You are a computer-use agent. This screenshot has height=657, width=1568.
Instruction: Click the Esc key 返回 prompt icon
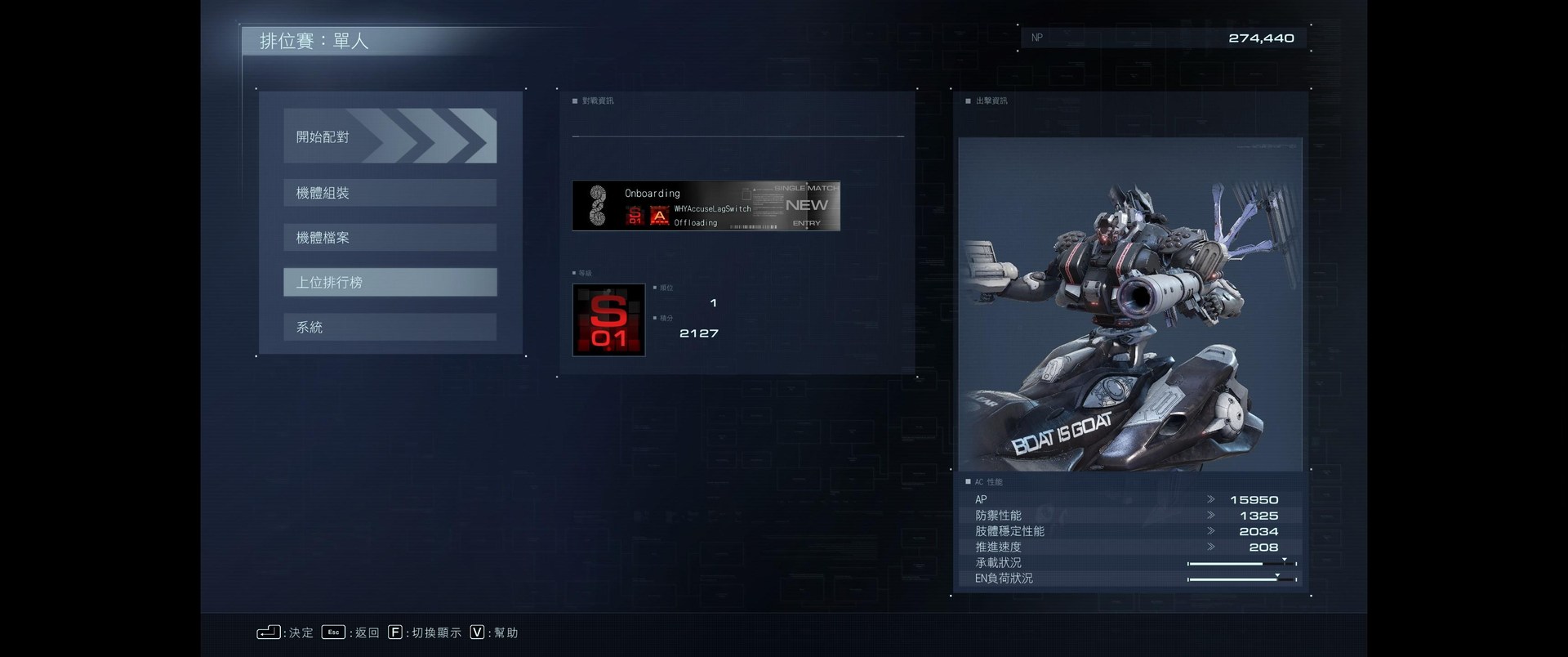(332, 632)
